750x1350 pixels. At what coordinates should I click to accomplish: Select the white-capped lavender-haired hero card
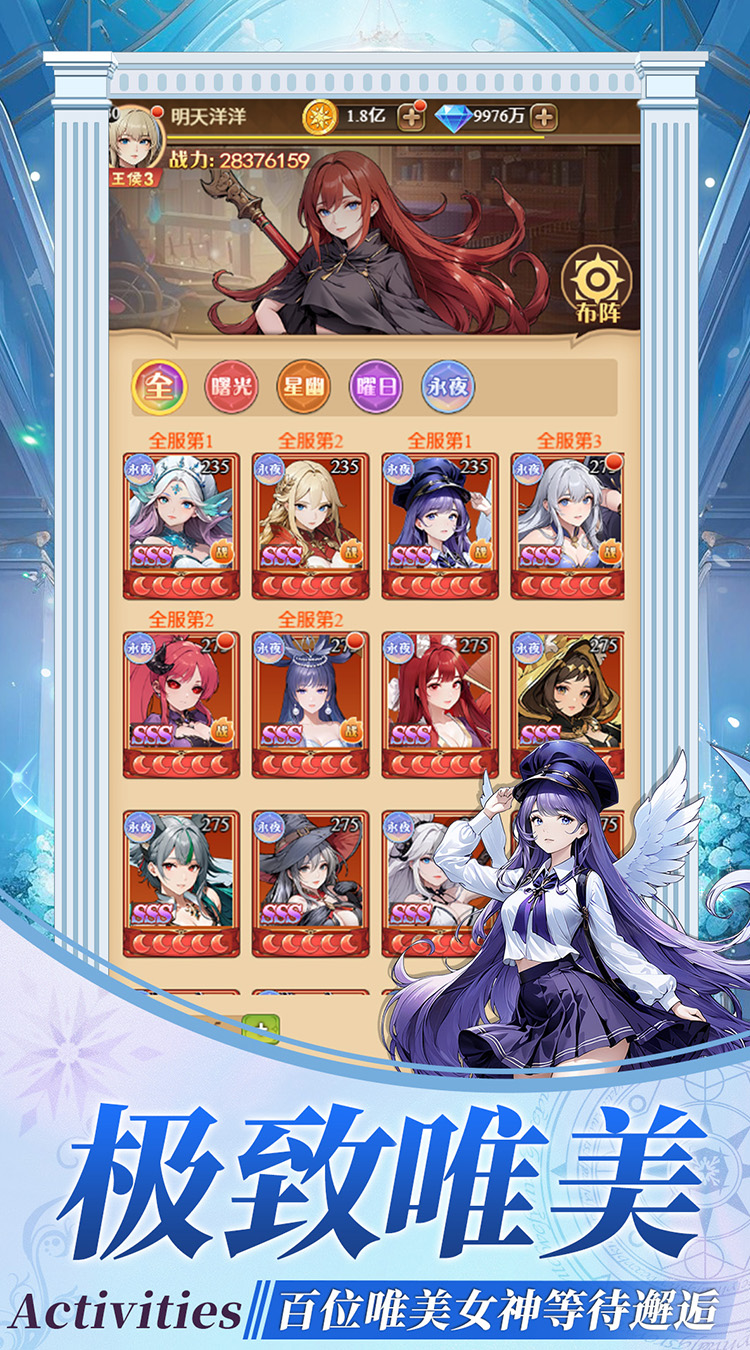pyautogui.click(x=181, y=525)
